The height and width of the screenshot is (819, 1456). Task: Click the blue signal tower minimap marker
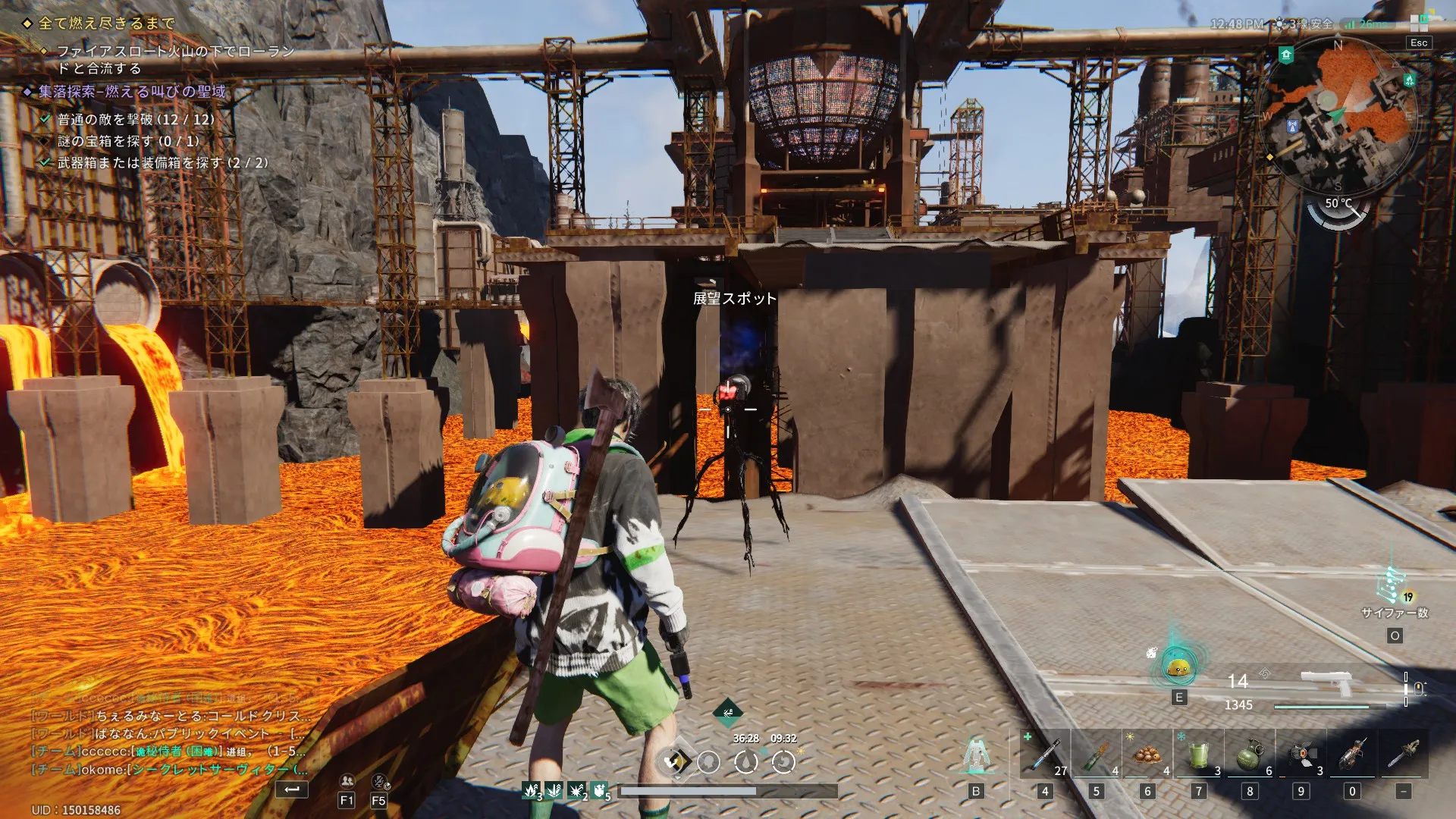1293,127
